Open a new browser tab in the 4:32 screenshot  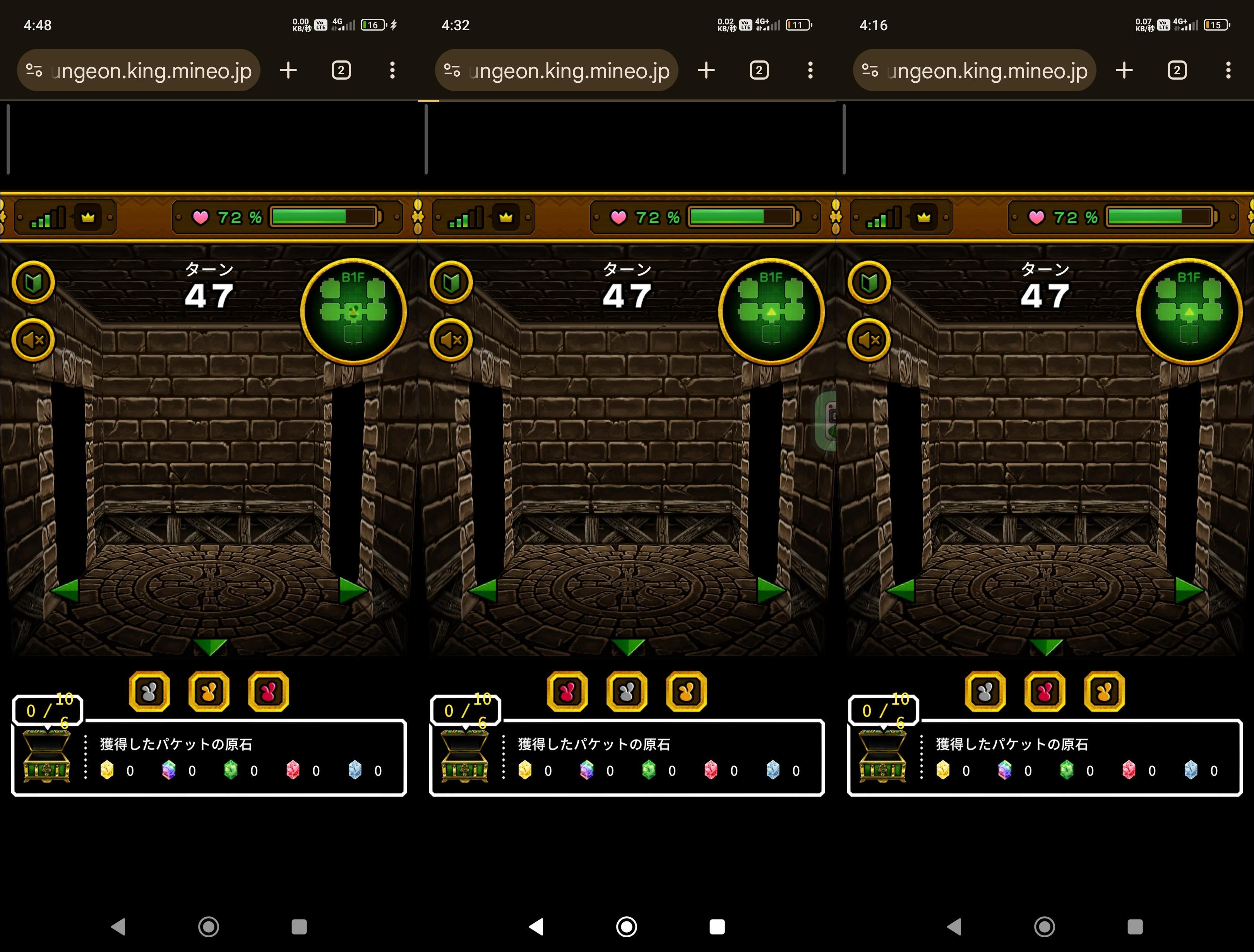click(x=706, y=70)
